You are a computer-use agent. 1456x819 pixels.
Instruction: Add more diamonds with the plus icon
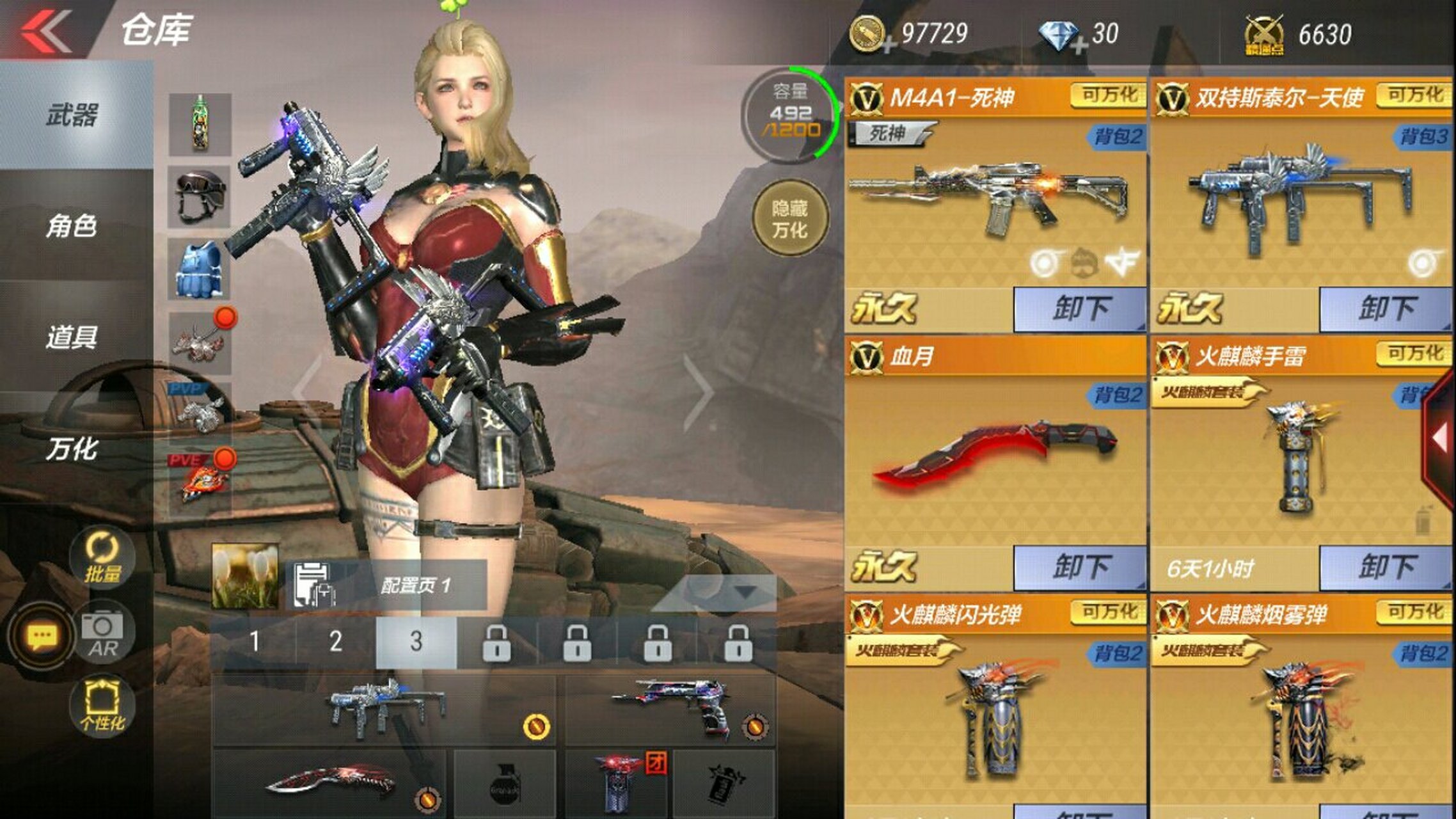tap(1079, 45)
